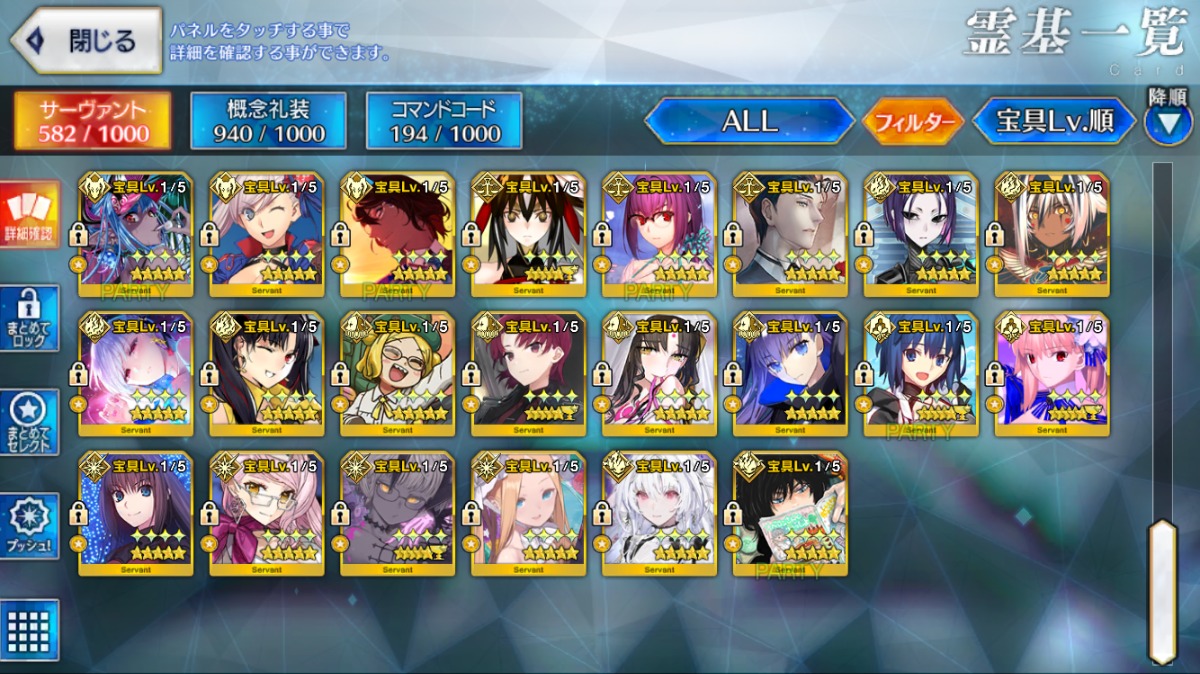Screen dimensions: 1200x674
Task: Select the servant card with red glasses
Action: [659, 235]
